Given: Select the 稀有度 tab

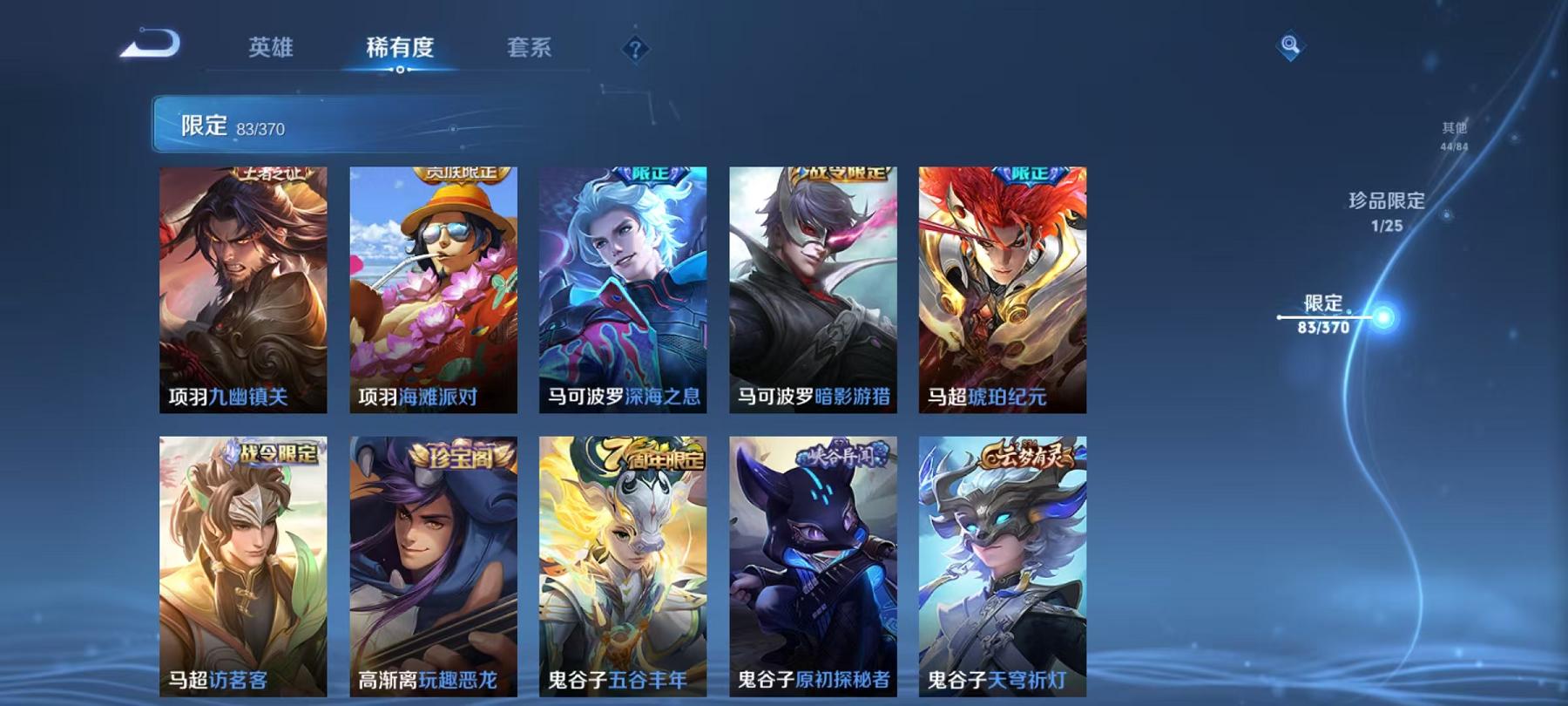Looking at the screenshot, I should point(402,50).
